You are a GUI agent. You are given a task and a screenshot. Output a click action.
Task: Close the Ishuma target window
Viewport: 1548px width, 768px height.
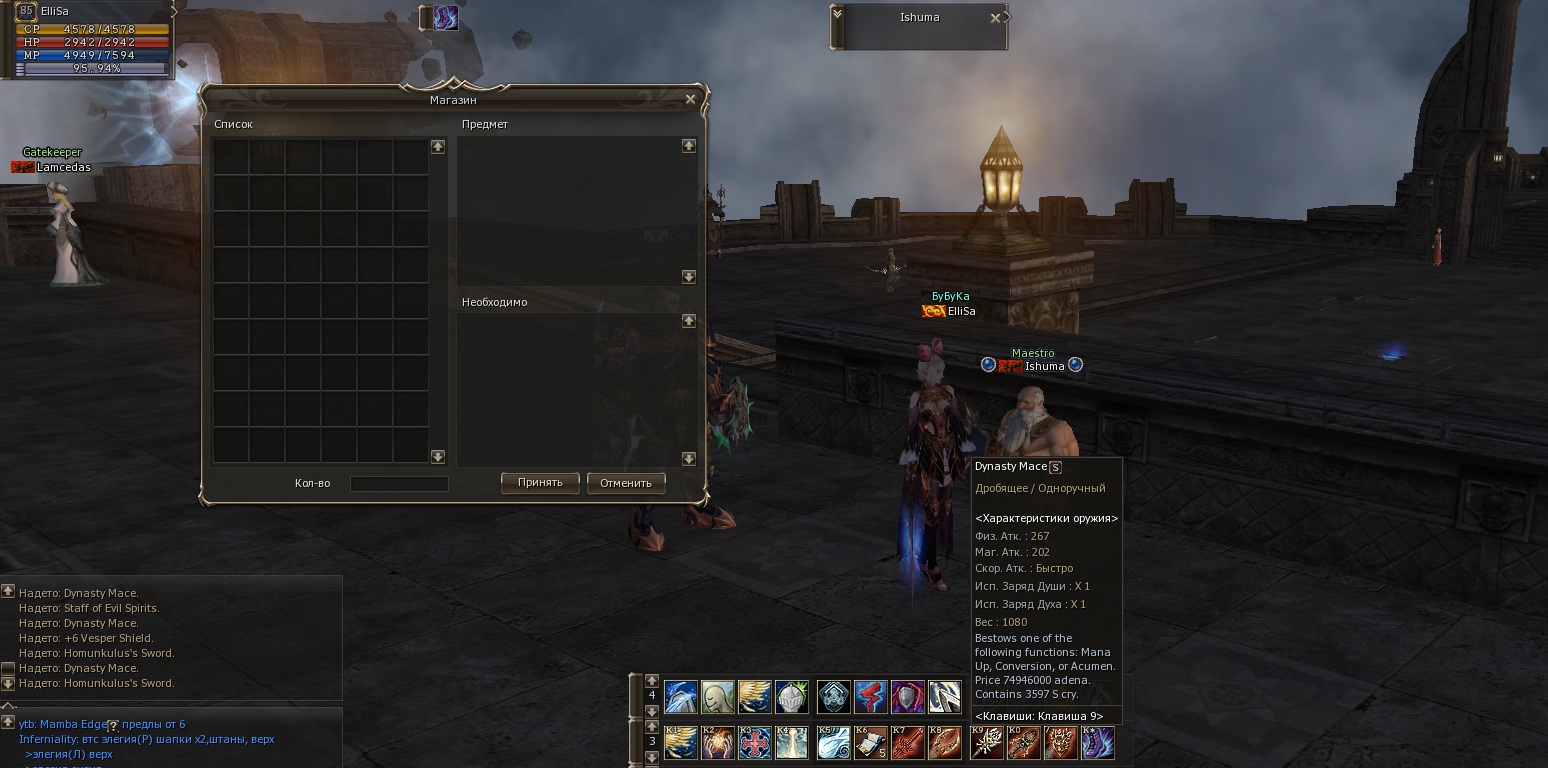point(995,18)
